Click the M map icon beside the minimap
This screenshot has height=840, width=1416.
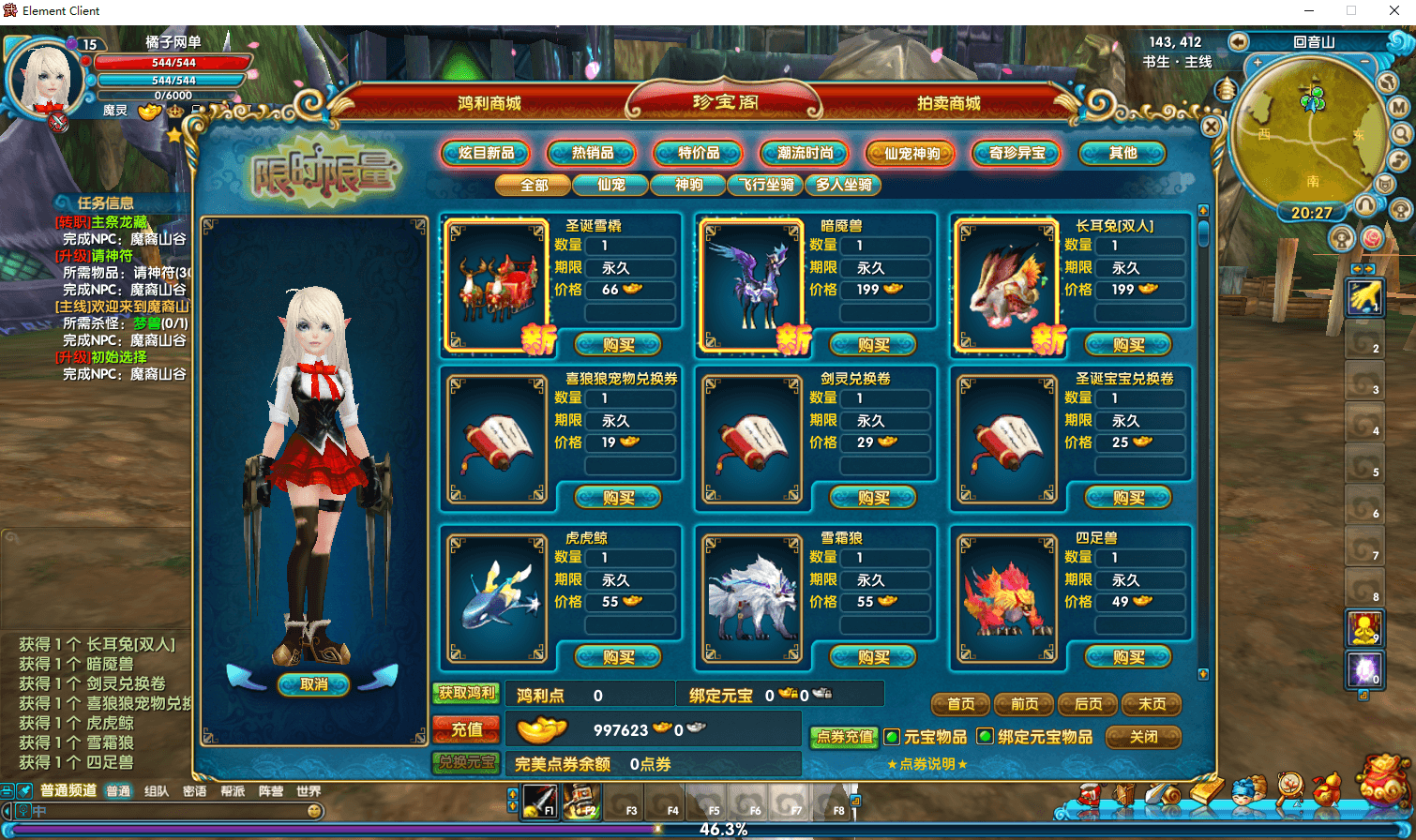[x=1396, y=106]
